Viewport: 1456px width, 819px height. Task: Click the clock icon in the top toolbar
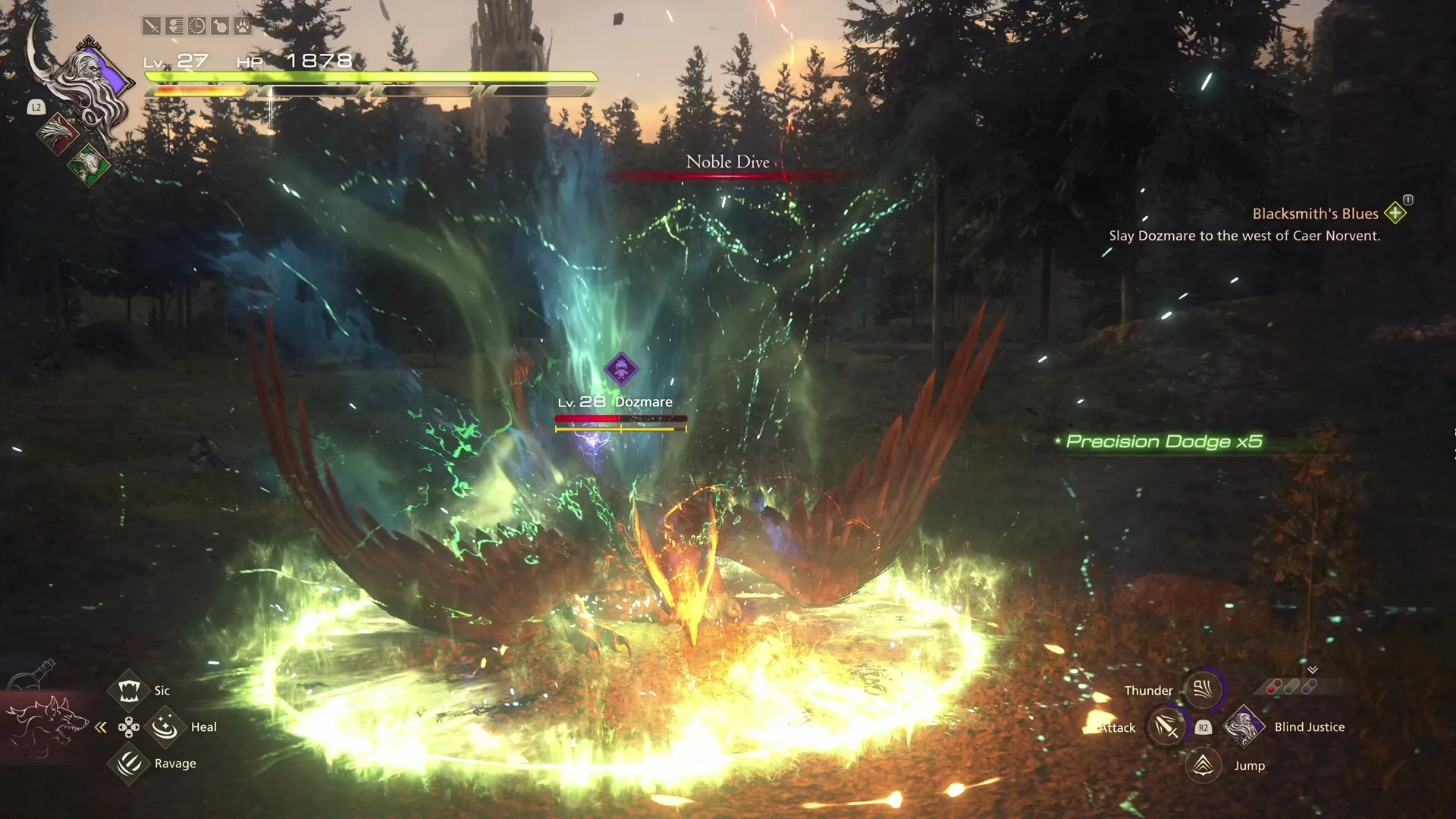tap(198, 27)
